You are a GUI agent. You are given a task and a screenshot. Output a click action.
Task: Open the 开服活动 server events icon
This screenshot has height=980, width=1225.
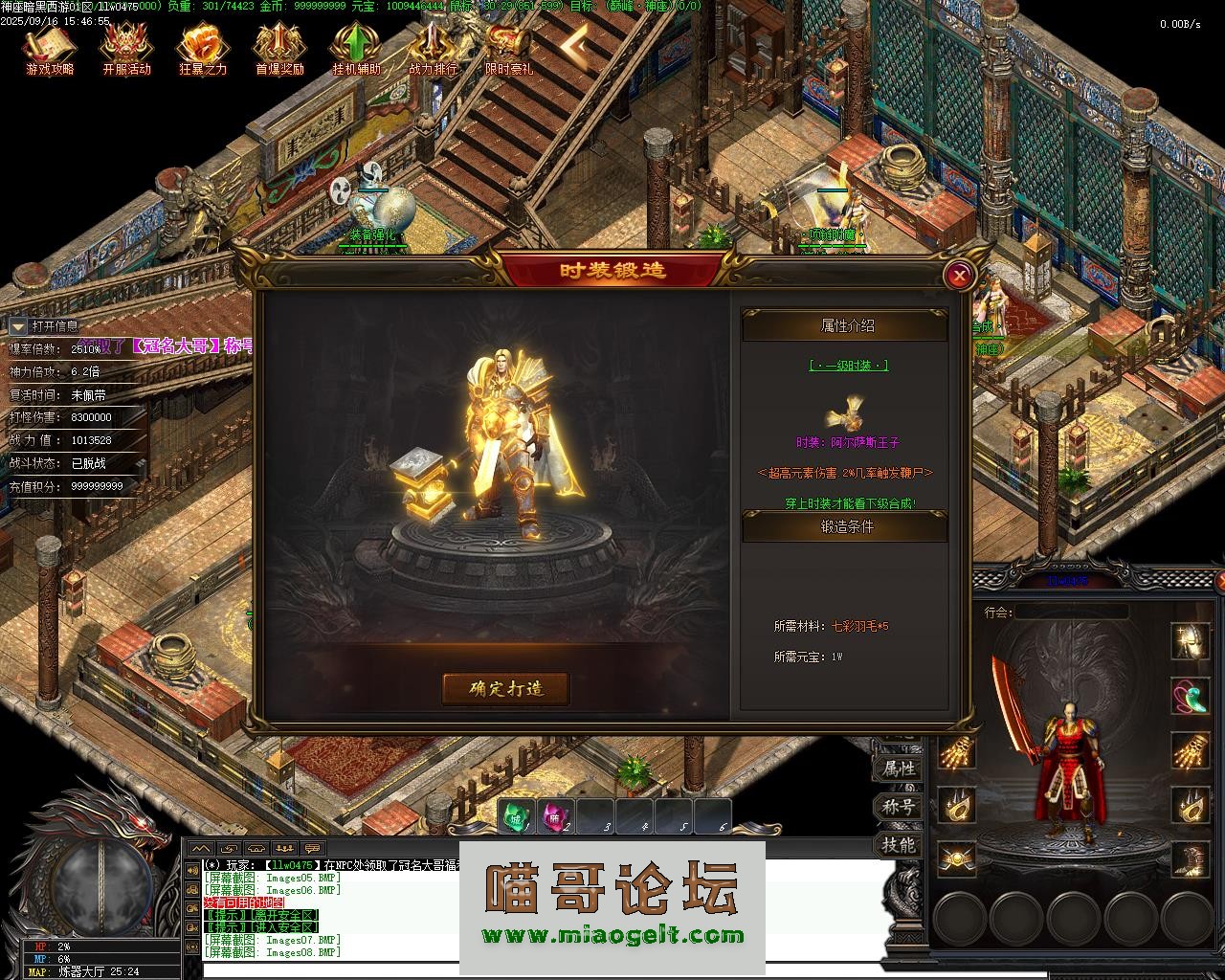[126, 48]
